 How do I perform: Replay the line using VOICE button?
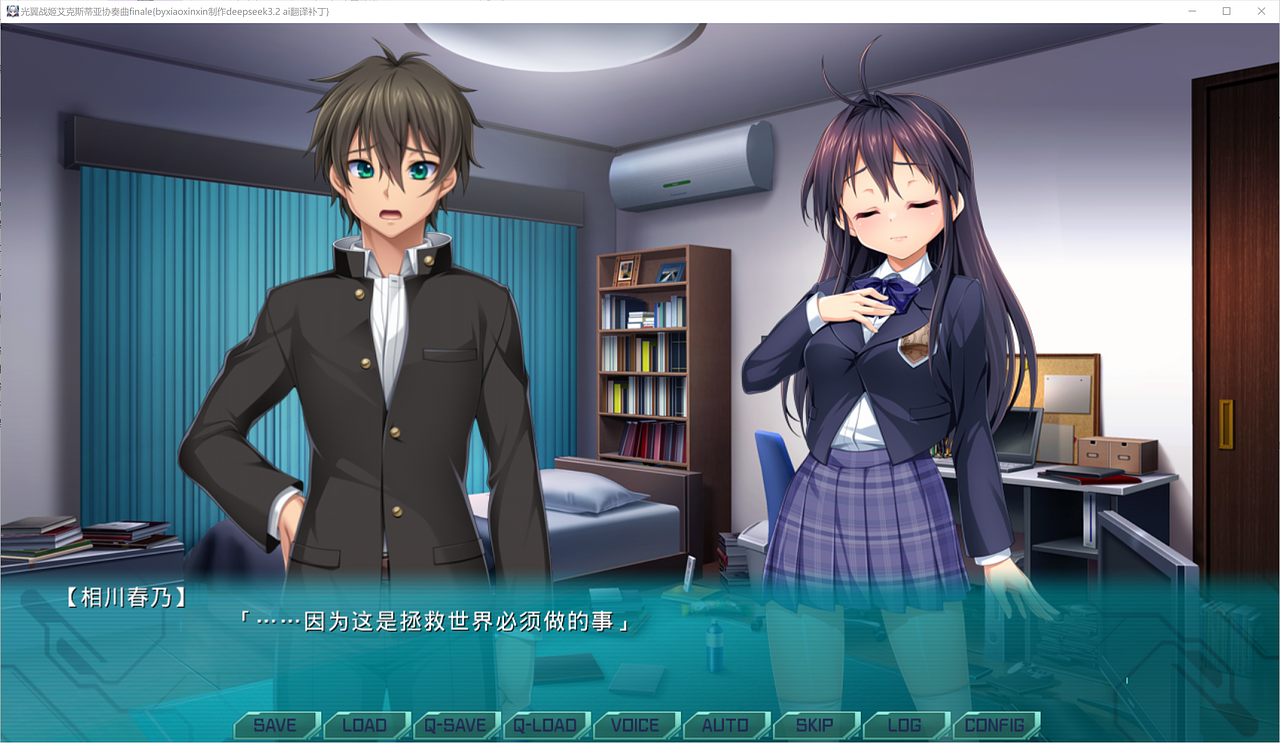coord(635,725)
